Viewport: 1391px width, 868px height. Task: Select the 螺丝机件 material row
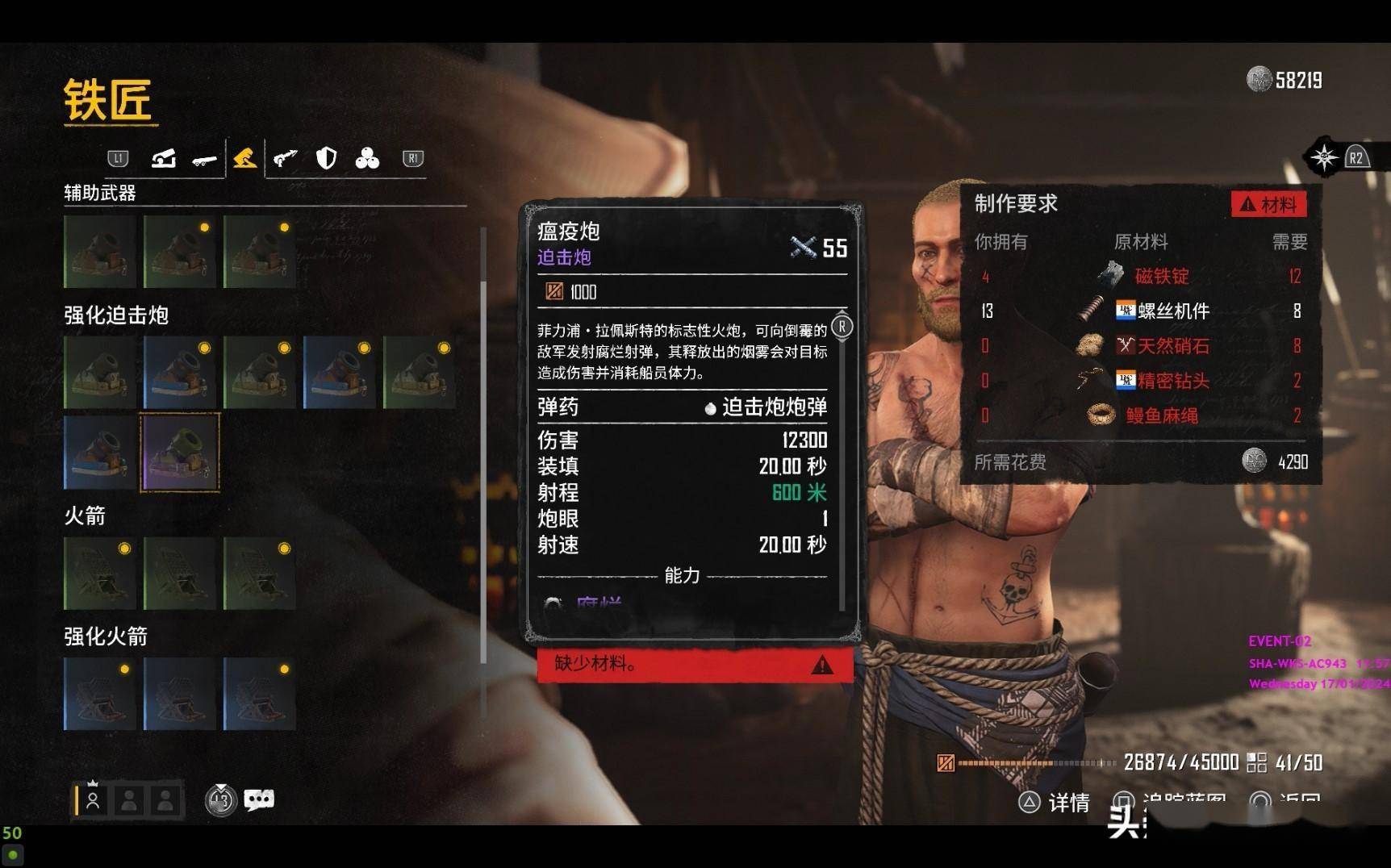(1172, 311)
